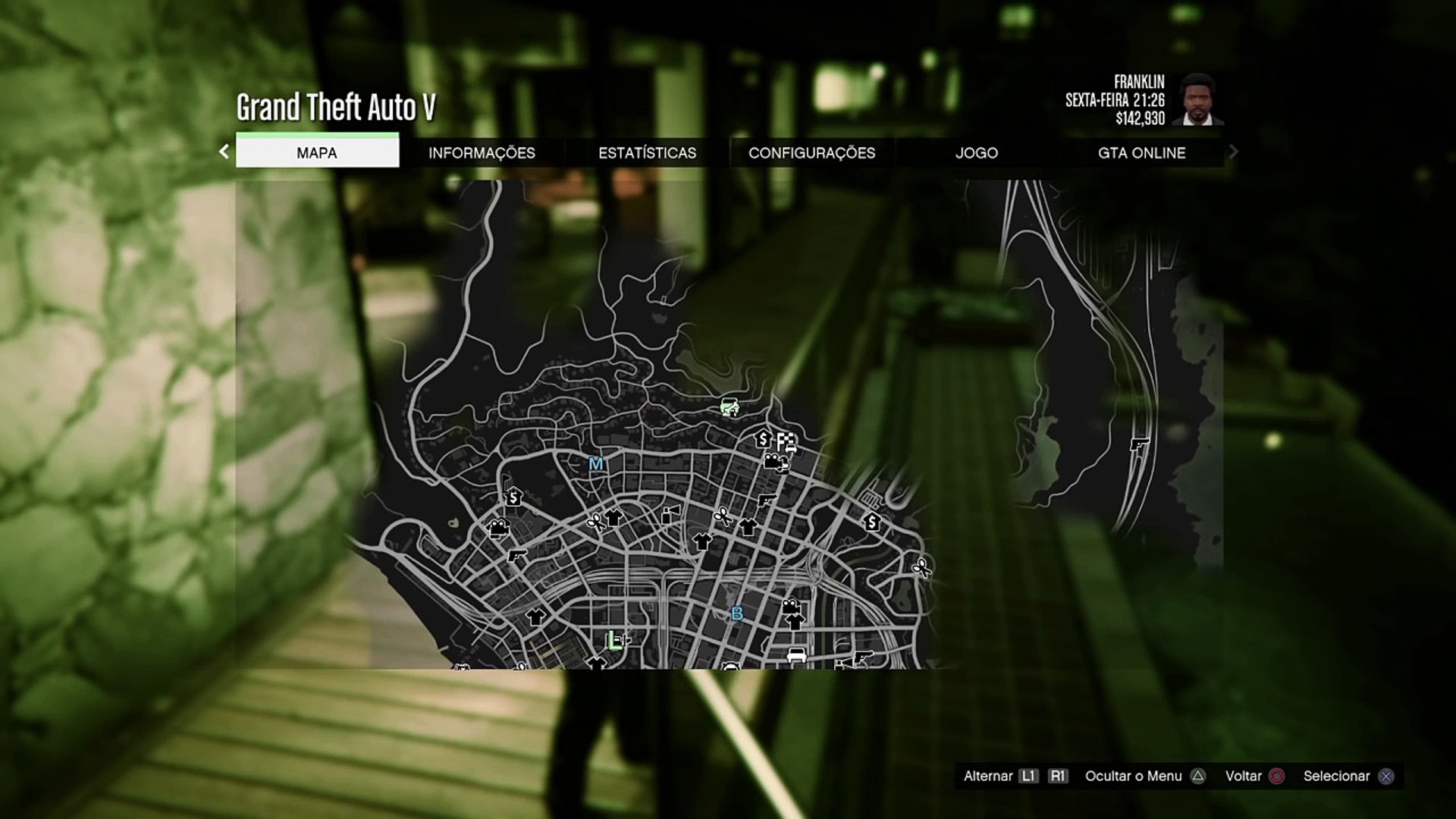Click the green vehicle marker on the map
The width and height of the screenshot is (1456, 819).
(730, 406)
